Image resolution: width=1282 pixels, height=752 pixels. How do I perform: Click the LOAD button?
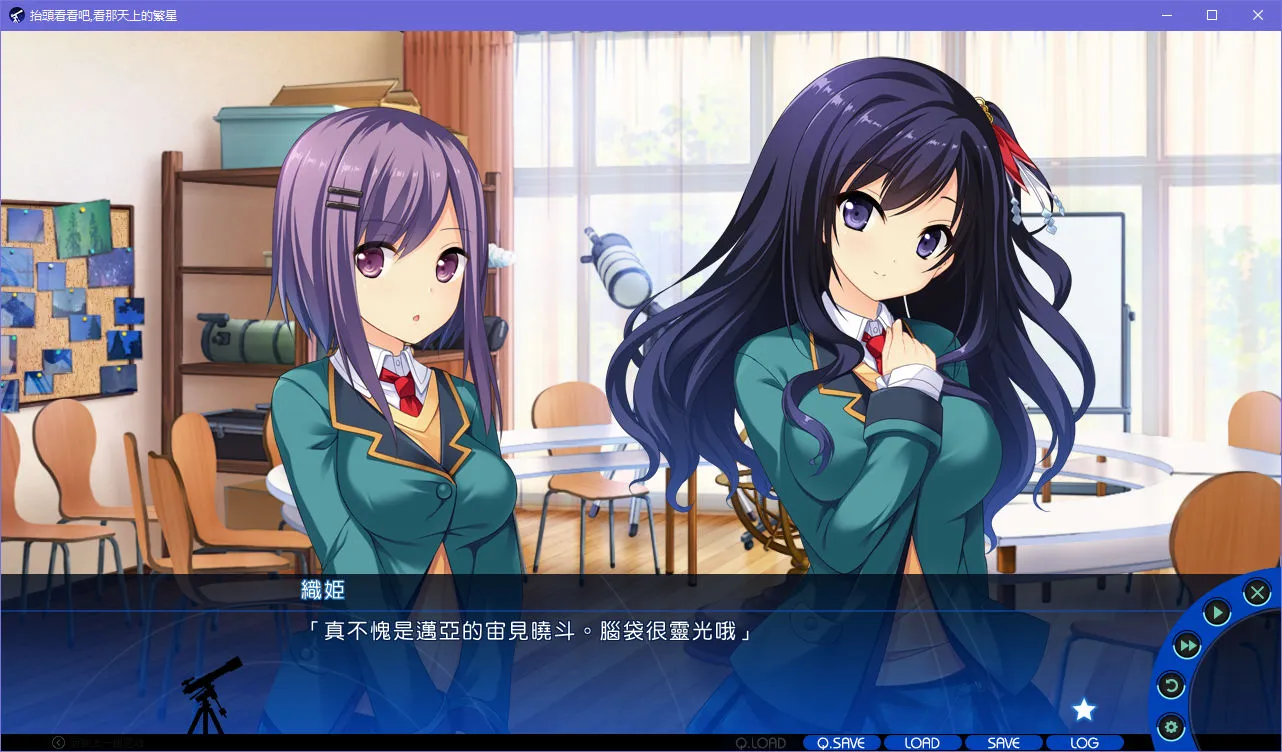922,743
